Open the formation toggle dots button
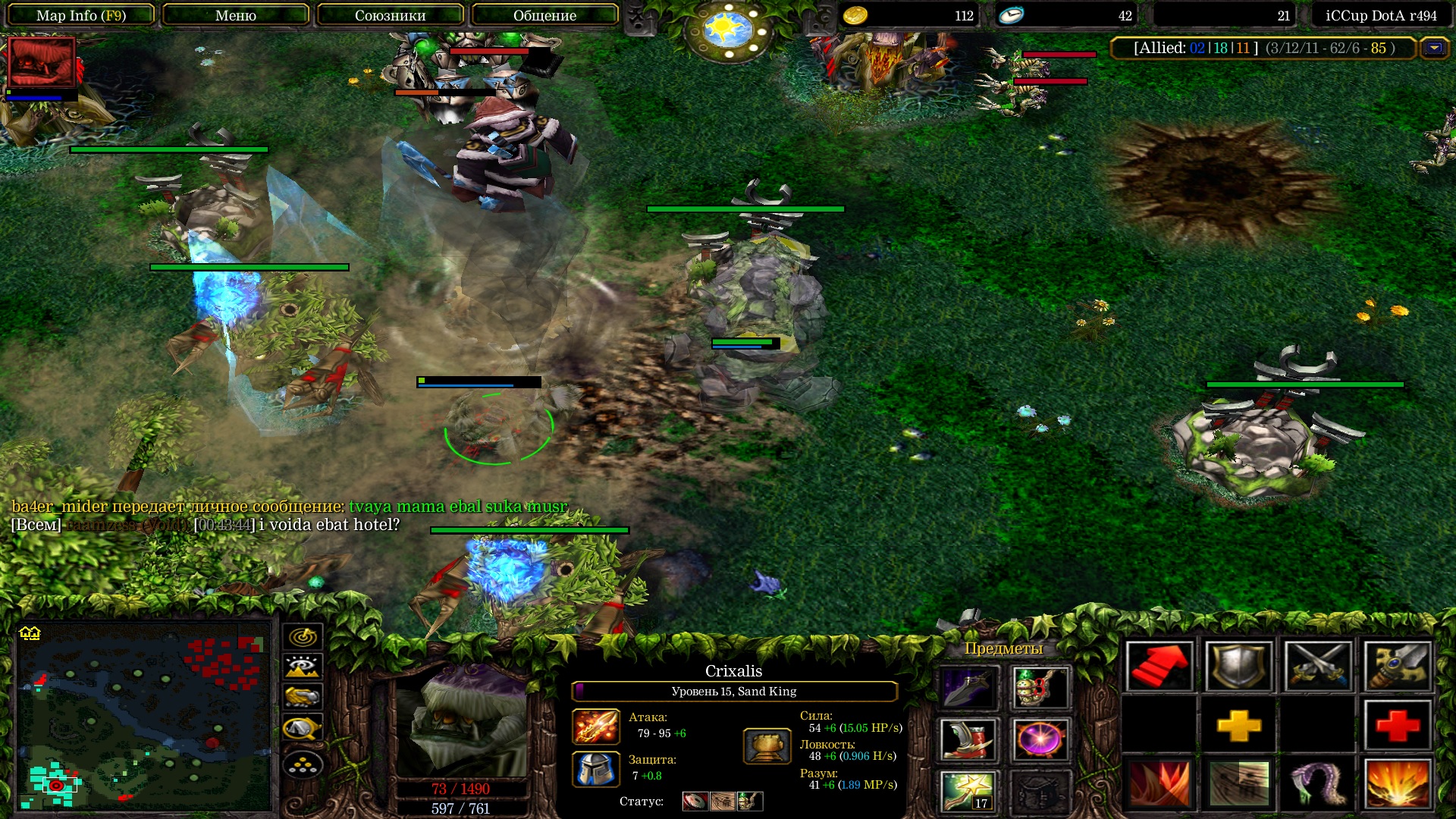This screenshot has width=1456, height=819. click(x=303, y=764)
